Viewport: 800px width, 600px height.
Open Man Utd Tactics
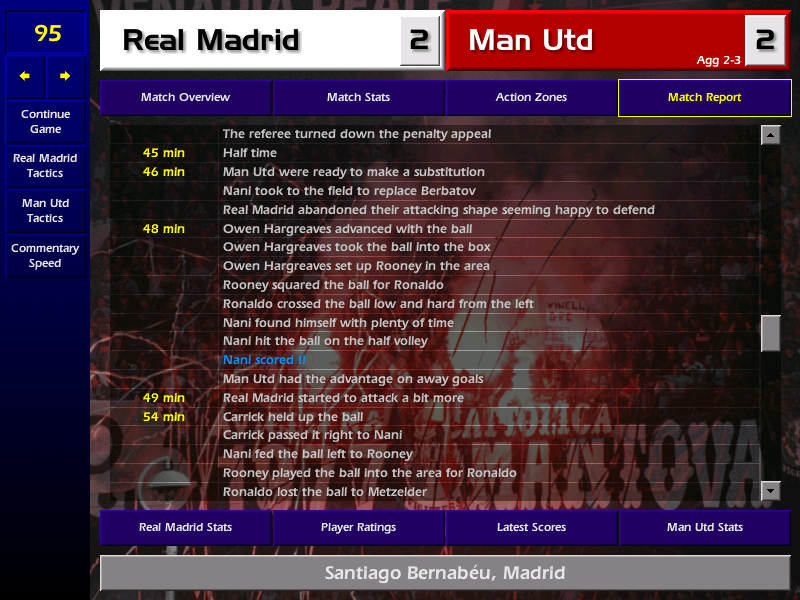45,210
